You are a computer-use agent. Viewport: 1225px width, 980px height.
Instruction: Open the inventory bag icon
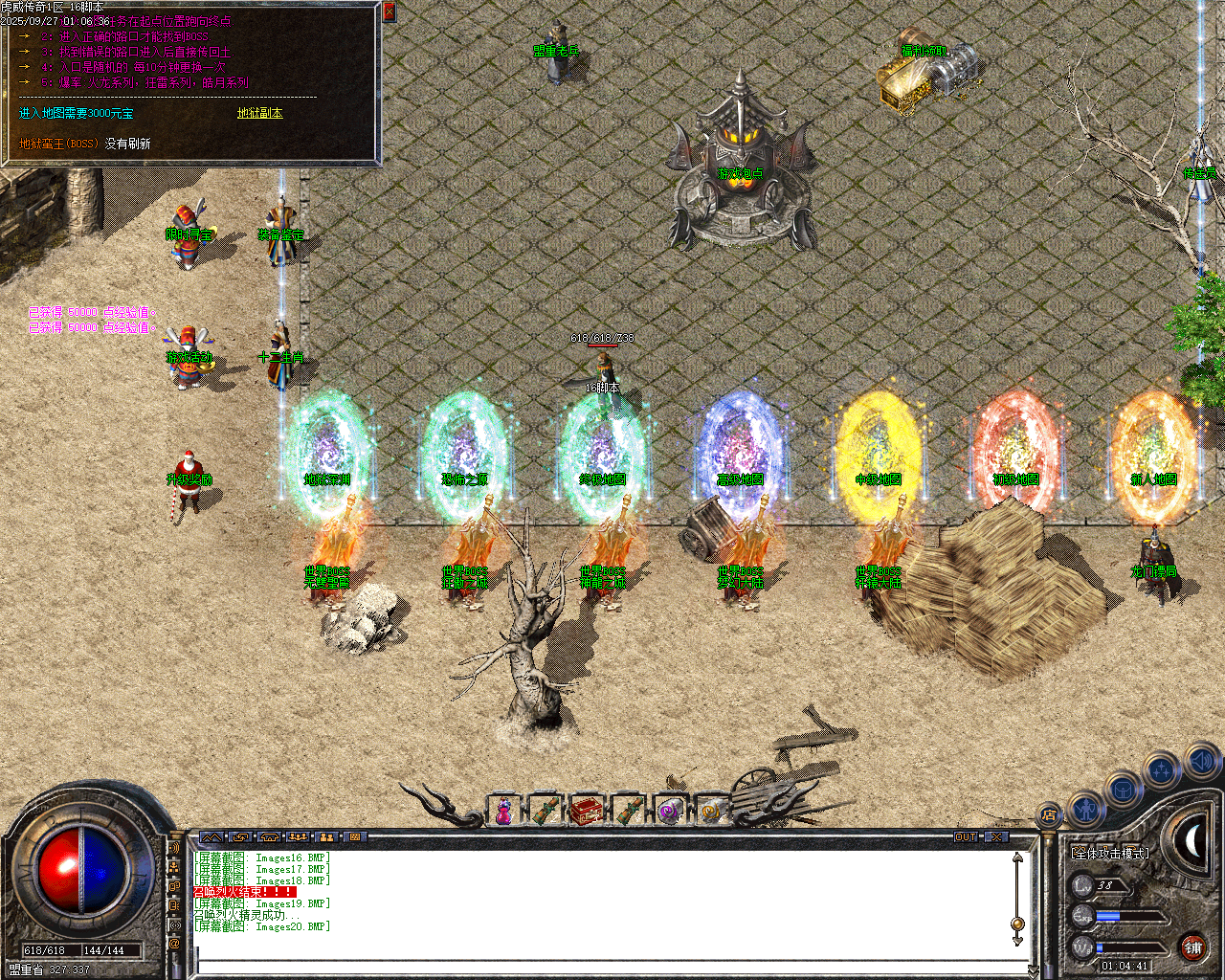pyautogui.click(x=1121, y=789)
